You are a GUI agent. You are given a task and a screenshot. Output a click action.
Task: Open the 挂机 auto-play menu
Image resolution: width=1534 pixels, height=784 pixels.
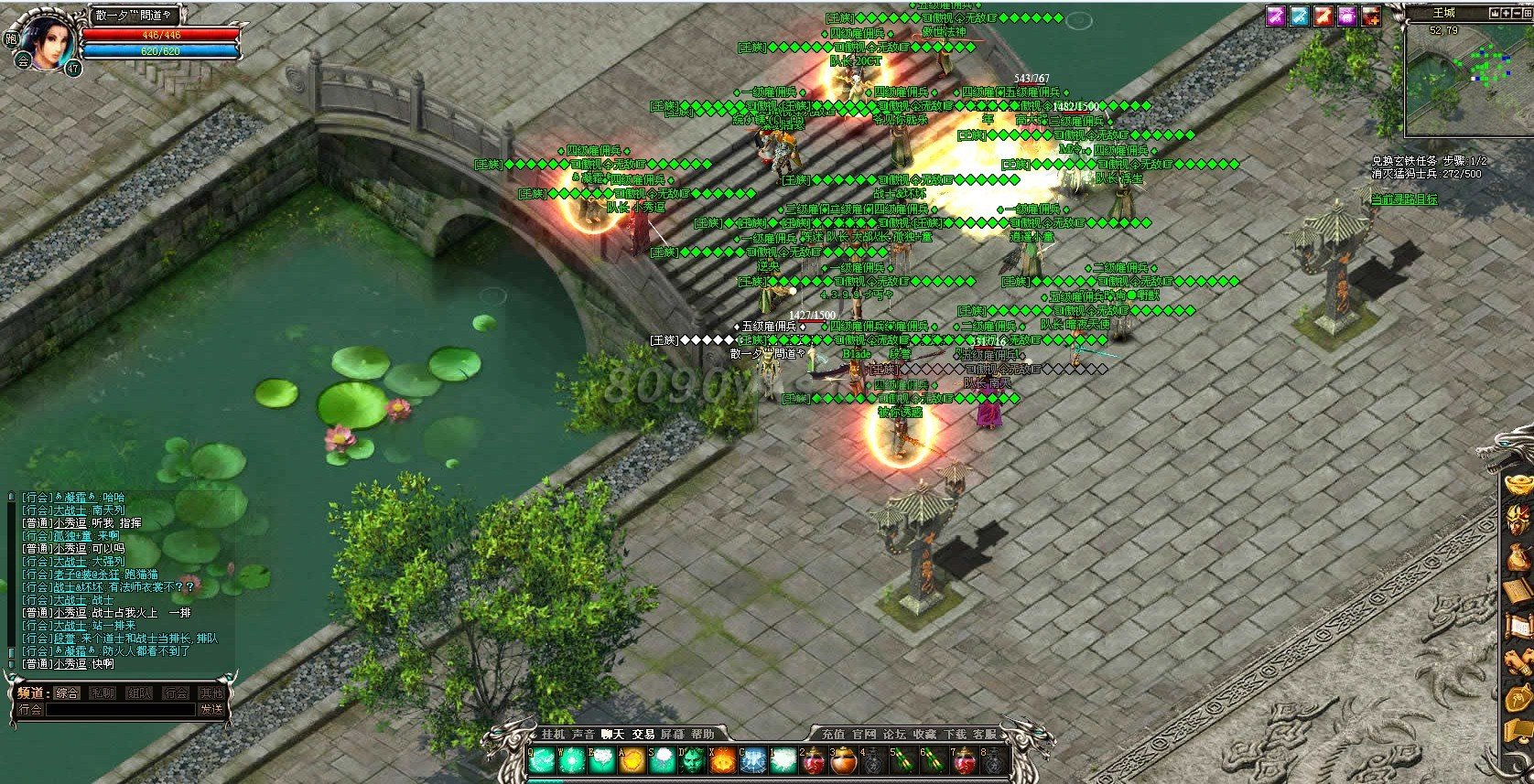pyautogui.click(x=554, y=734)
